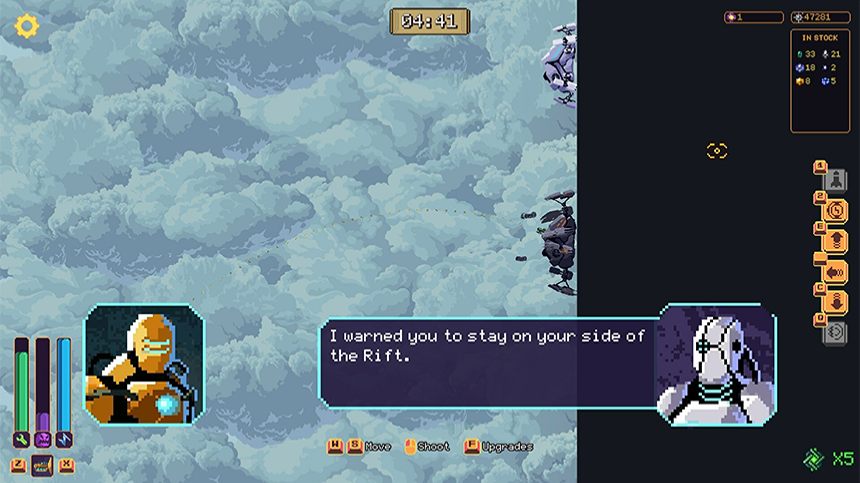Activate the down-arrow thrust ability
Screen dimensions: 860x483
[x=835, y=302]
